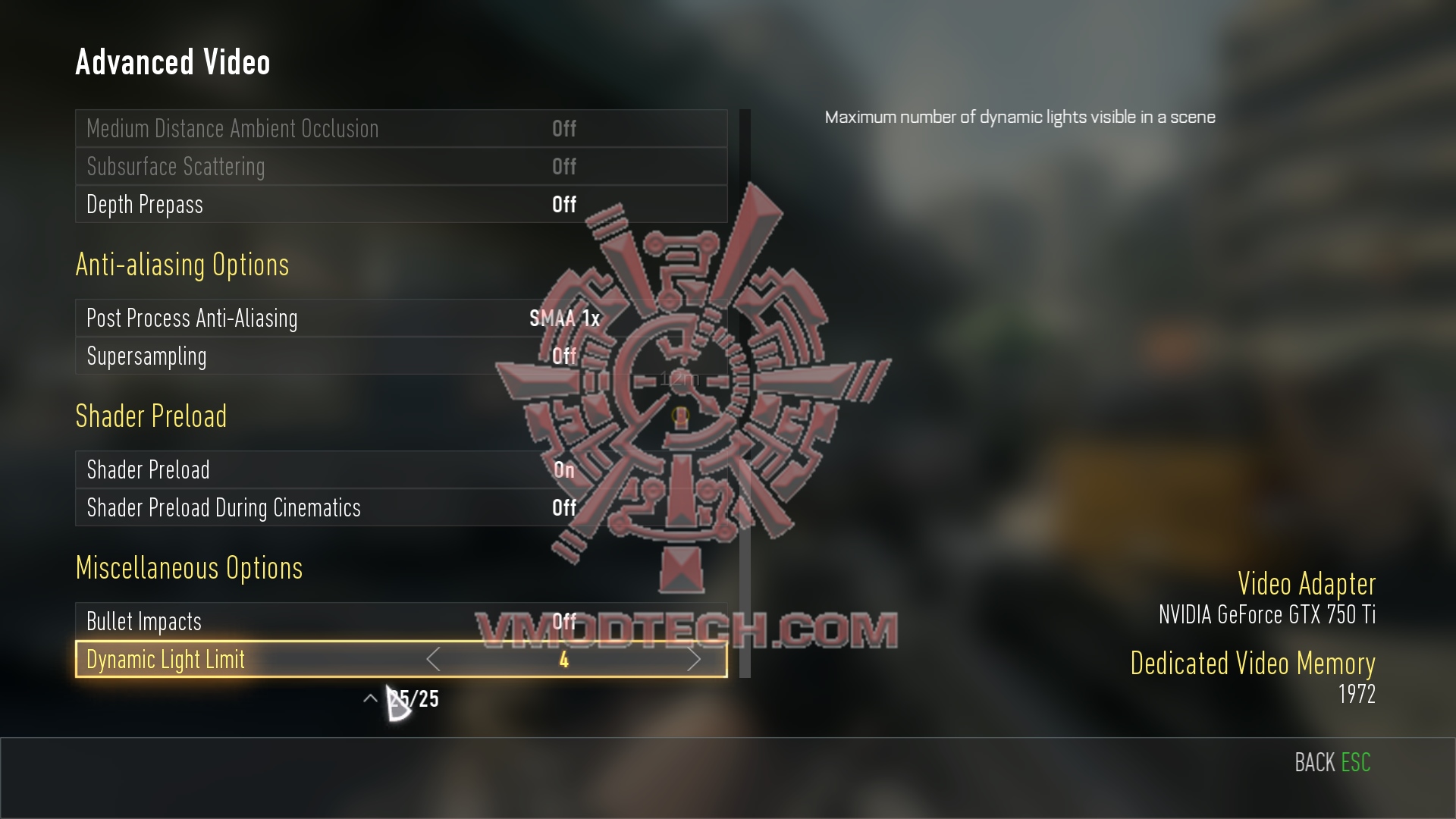Choose the Post Process Anti-Aliasing option
The width and height of the screenshot is (1456, 819).
[x=400, y=318]
